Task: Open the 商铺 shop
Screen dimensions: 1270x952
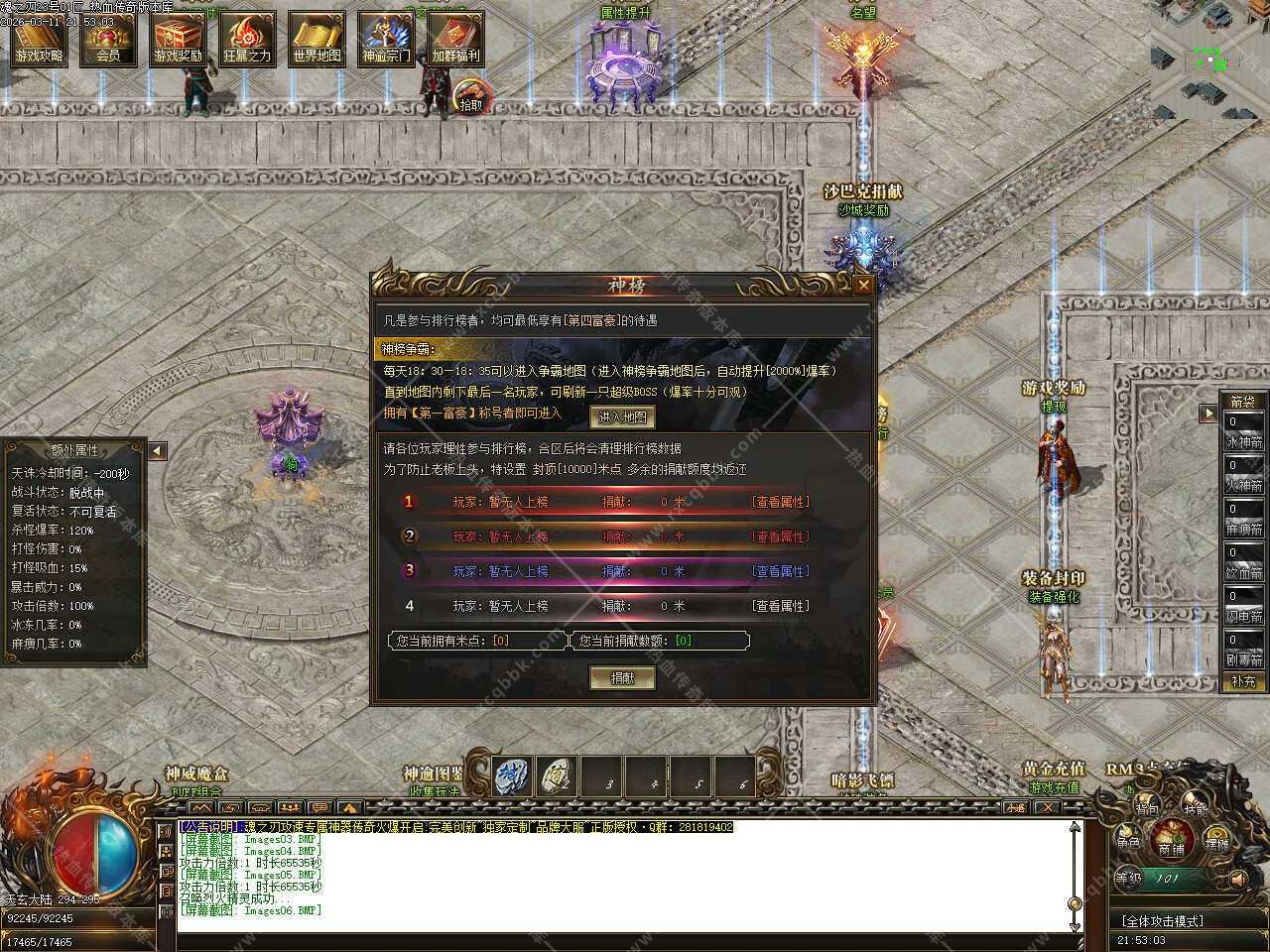Action: [1172, 846]
